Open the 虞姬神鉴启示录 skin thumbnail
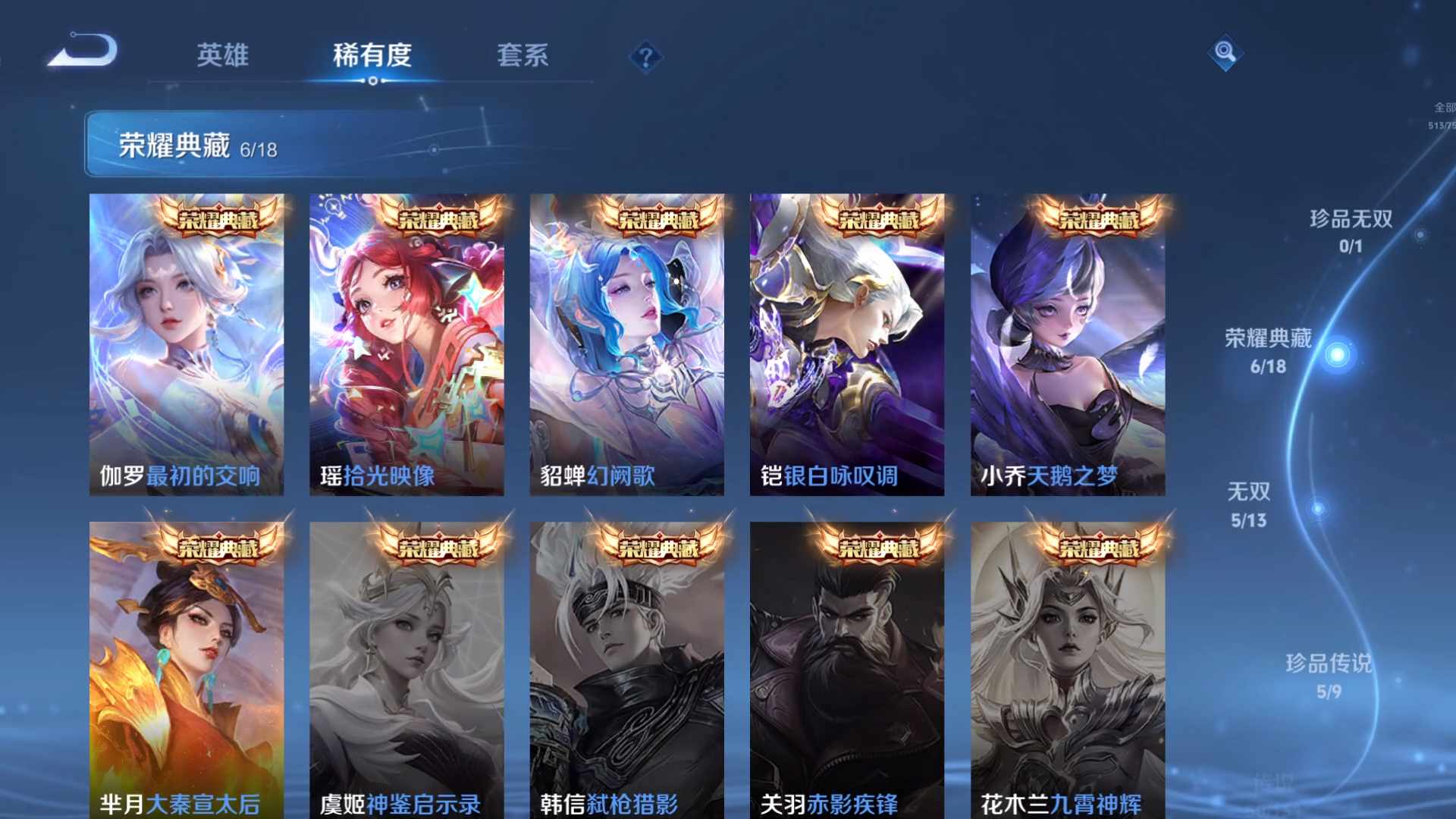The image size is (1456, 819). [x=407, y=667]
